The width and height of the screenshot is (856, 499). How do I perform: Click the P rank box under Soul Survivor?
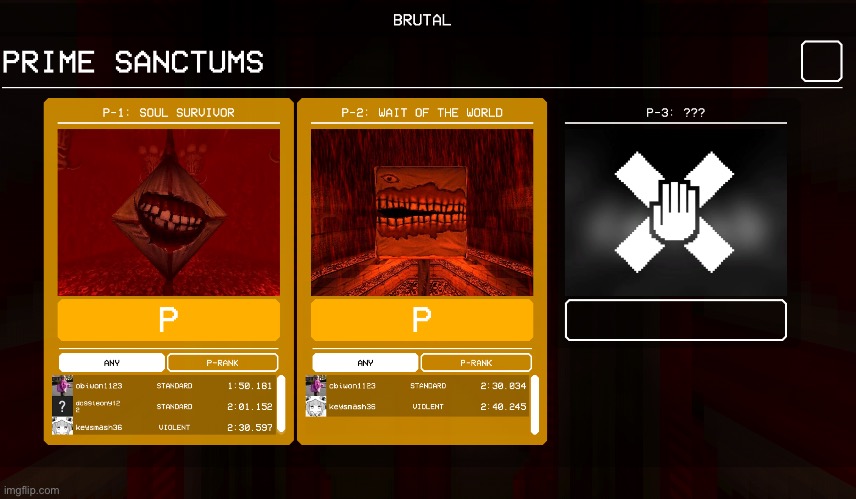tap(168, 320)
